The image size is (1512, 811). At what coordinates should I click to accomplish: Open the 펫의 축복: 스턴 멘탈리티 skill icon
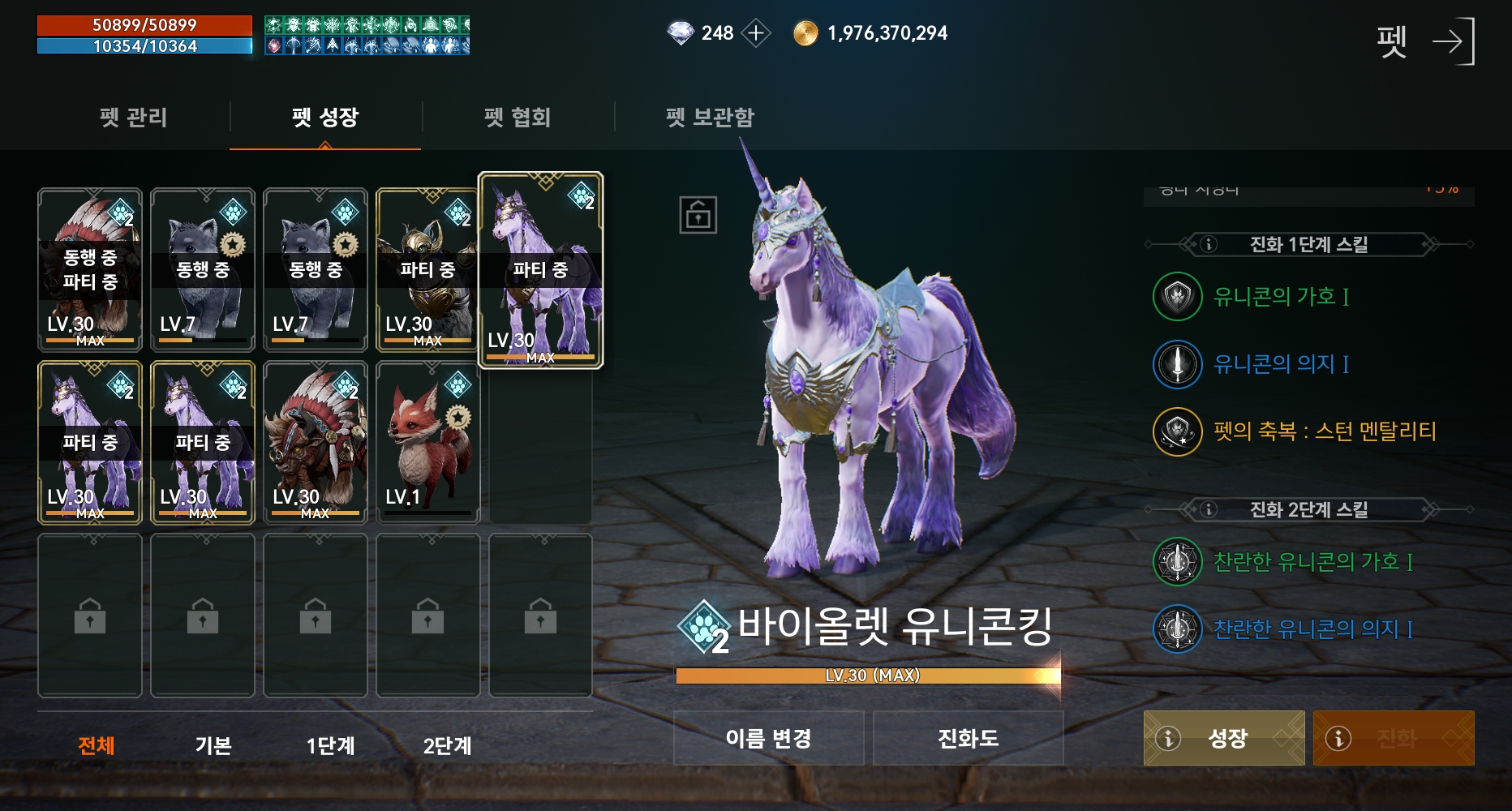(x=1176, y=431)
